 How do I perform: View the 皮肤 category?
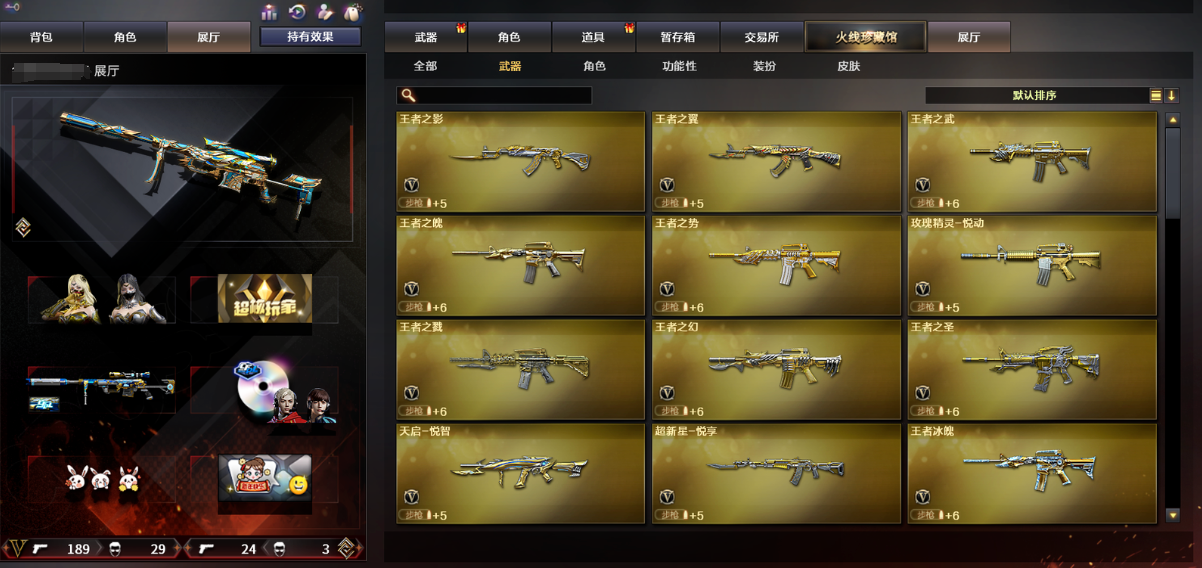click(x=848, y=66)
